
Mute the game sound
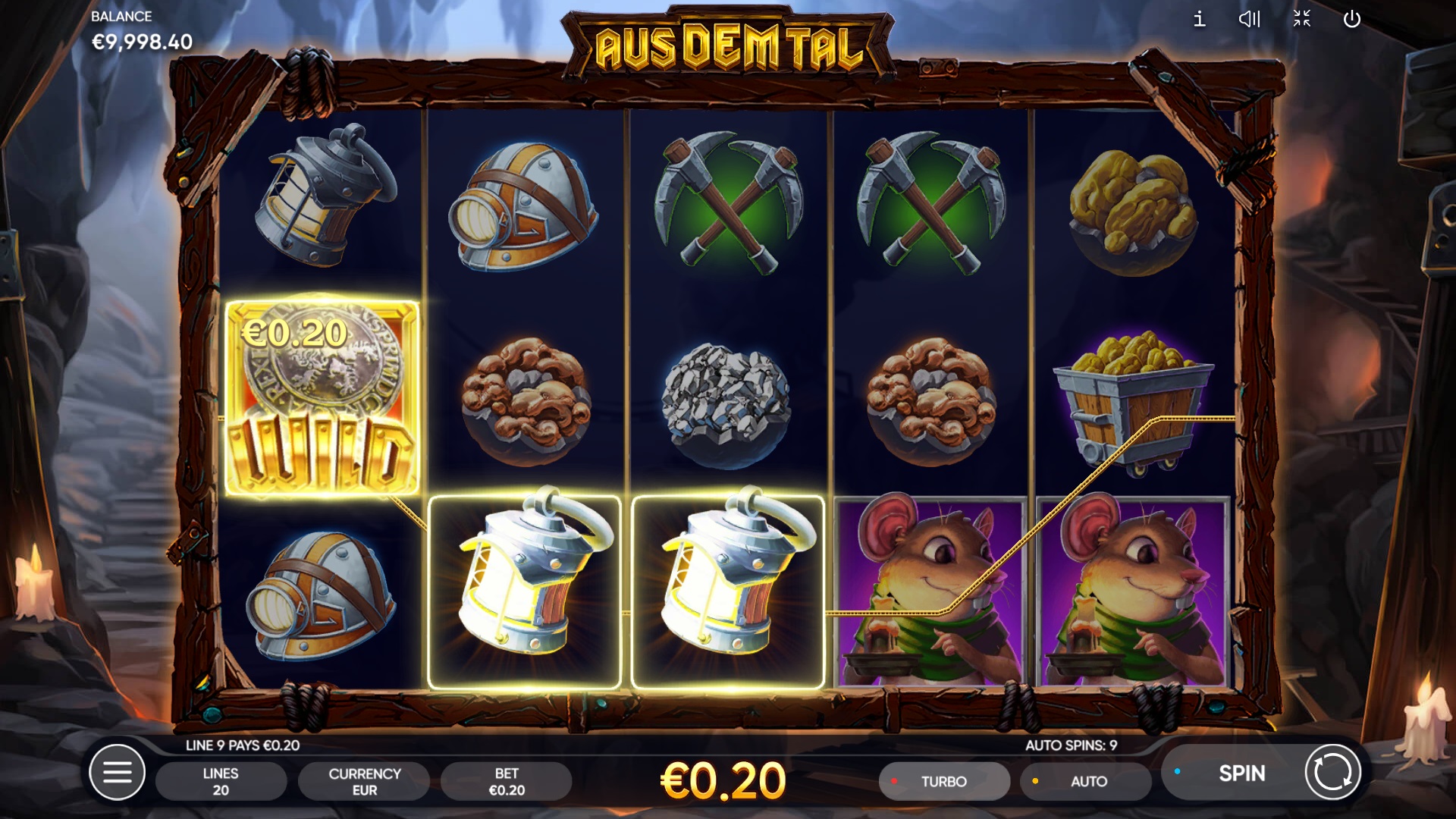coord(1249,19)
